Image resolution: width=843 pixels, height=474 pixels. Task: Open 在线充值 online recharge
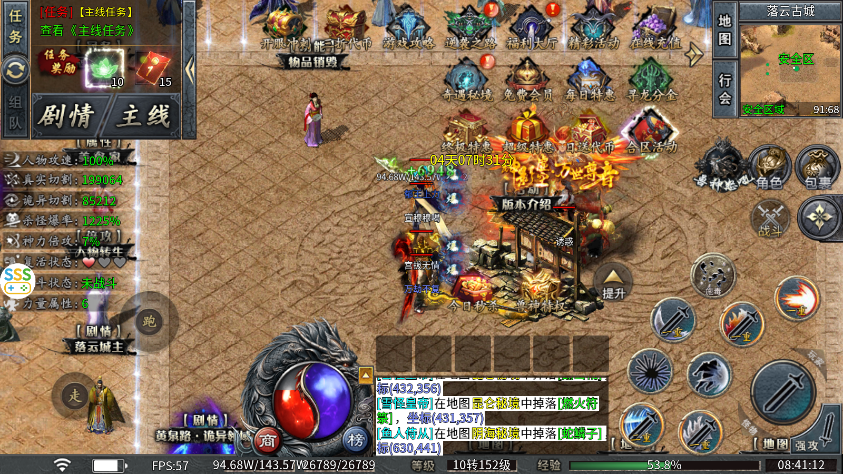656,26
